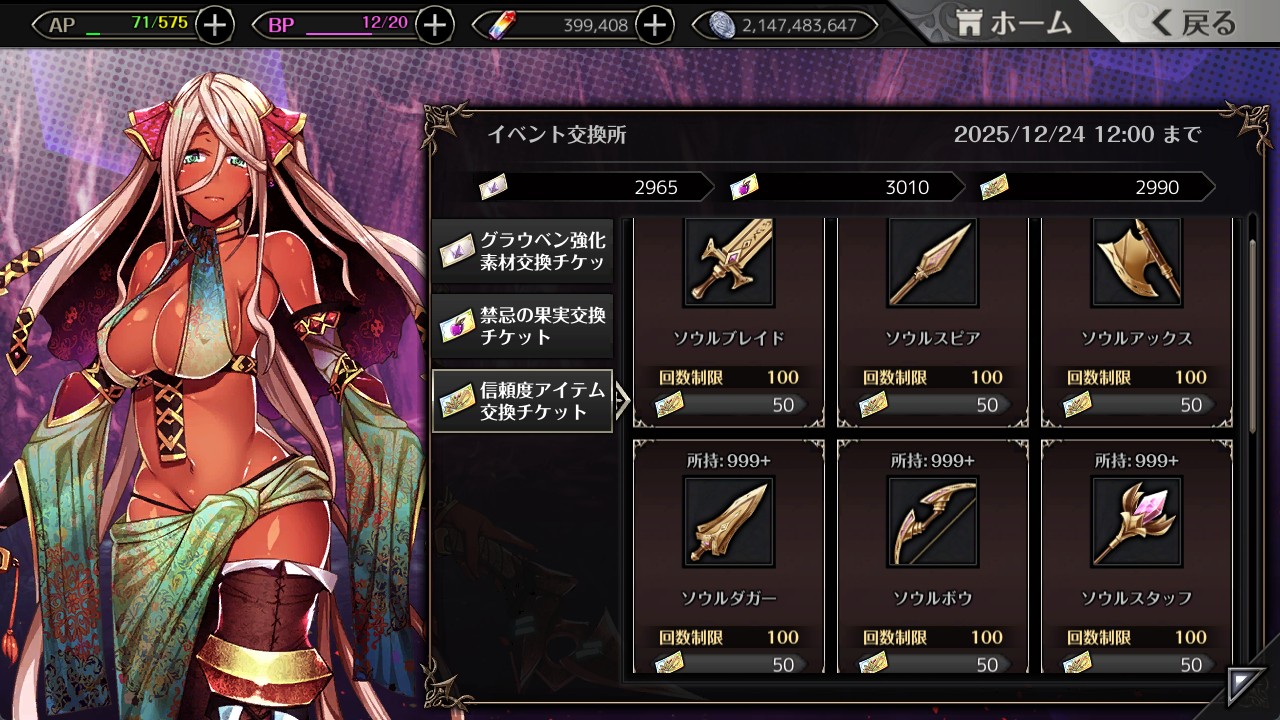Go to the ホーム home screen
The image size is (1280, 720).
coord(1014,24)
